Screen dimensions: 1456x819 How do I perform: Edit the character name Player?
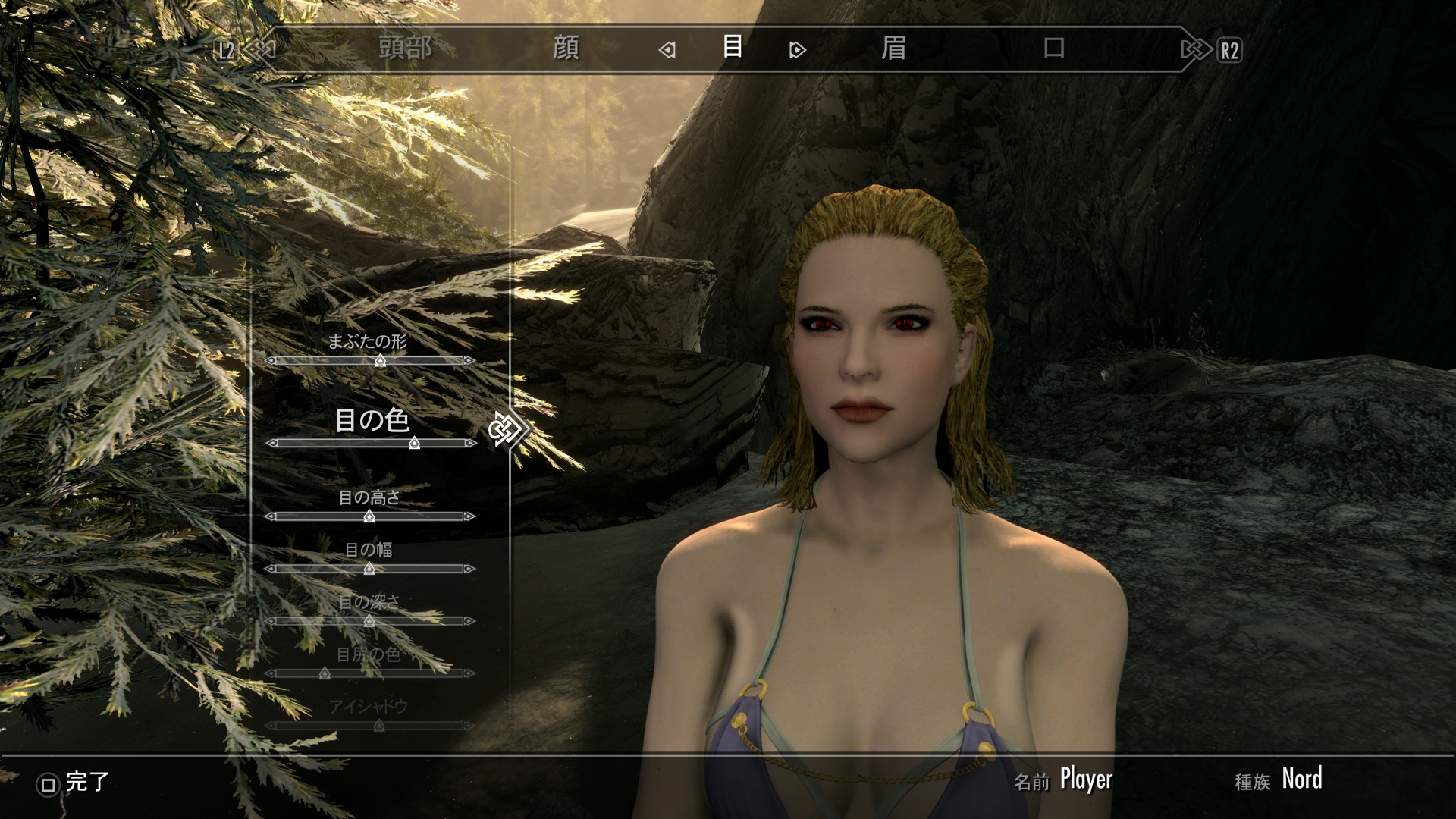click(1085, 779)
